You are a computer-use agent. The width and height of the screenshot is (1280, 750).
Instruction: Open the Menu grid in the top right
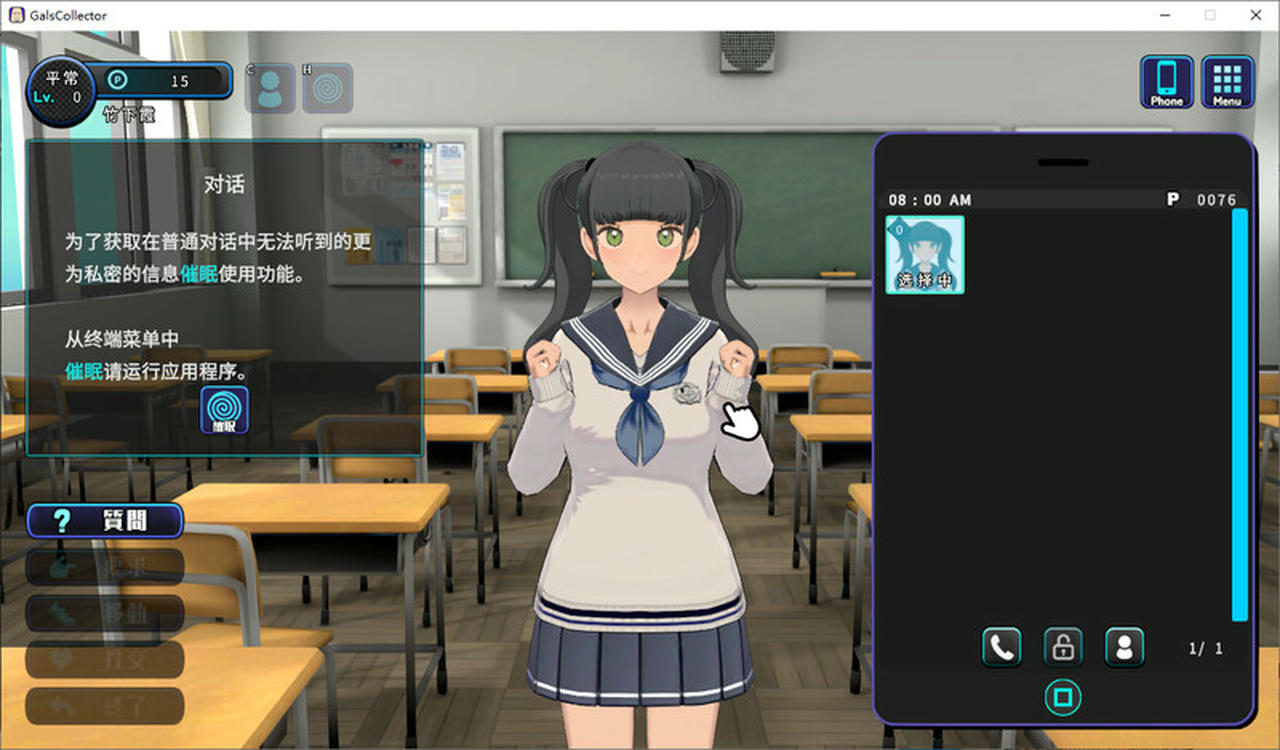(x=1226, y=82)
